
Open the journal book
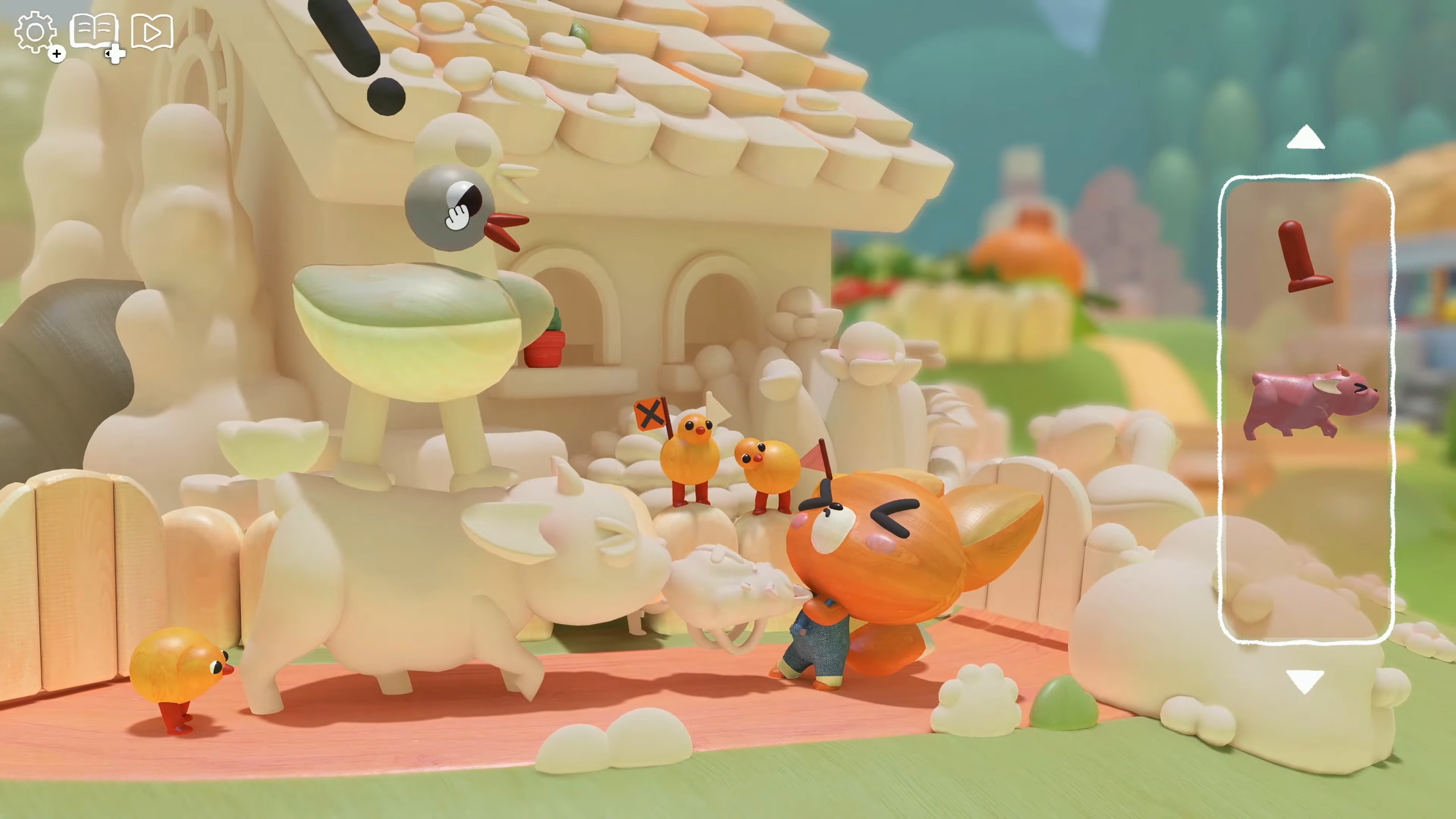point(95,30)
